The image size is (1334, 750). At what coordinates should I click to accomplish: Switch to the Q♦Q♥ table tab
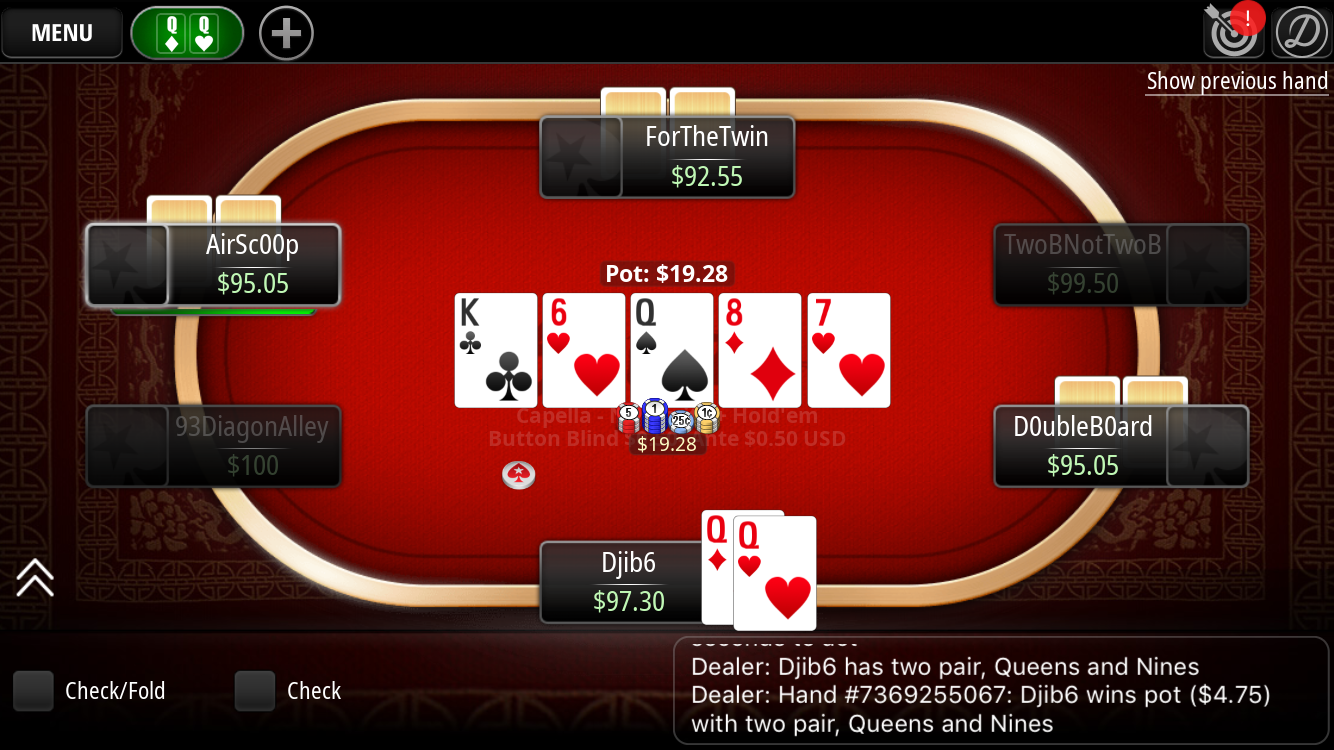[x=186, y=32]
